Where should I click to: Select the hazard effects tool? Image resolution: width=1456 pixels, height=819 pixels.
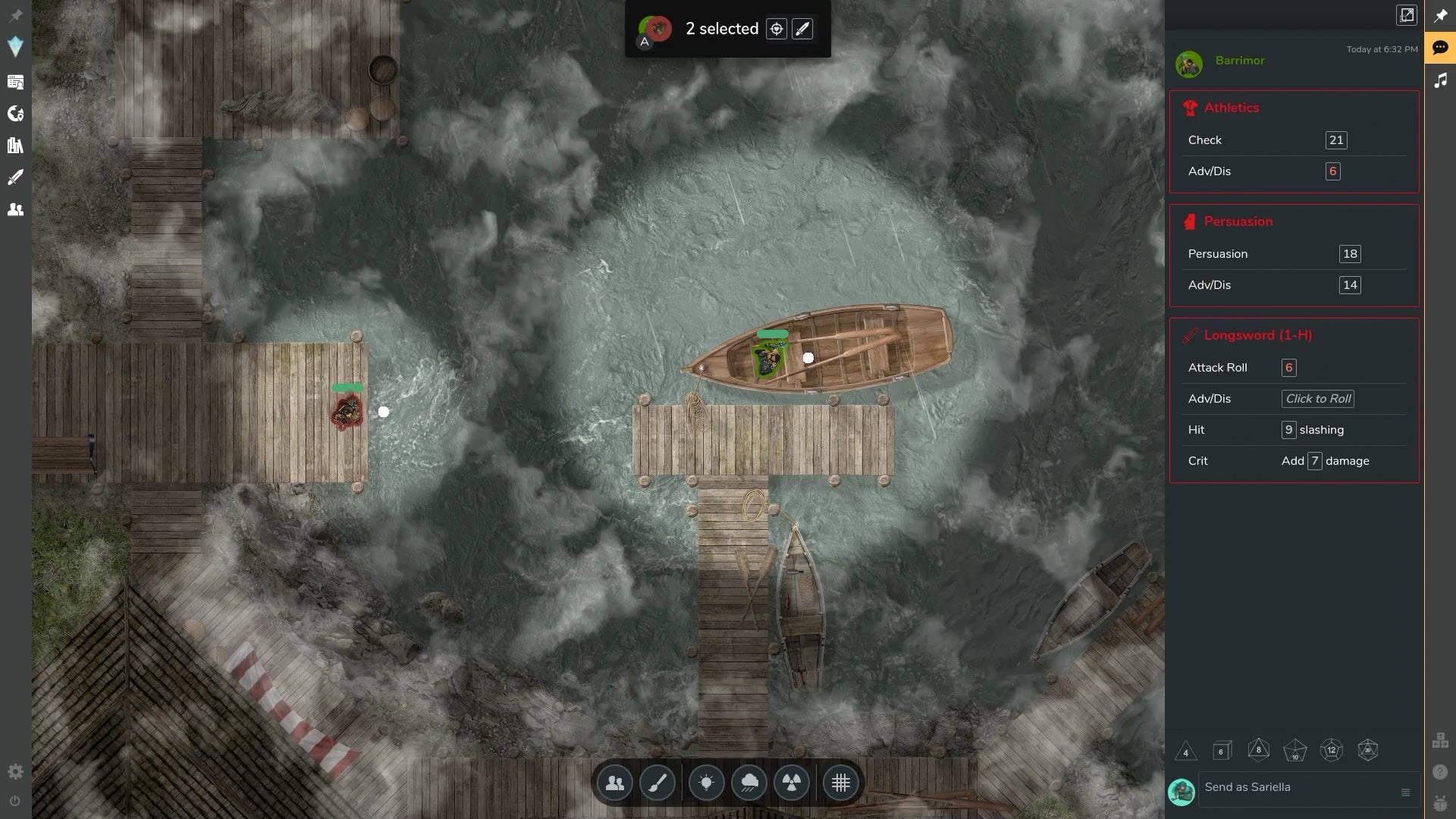coord(791,783)
